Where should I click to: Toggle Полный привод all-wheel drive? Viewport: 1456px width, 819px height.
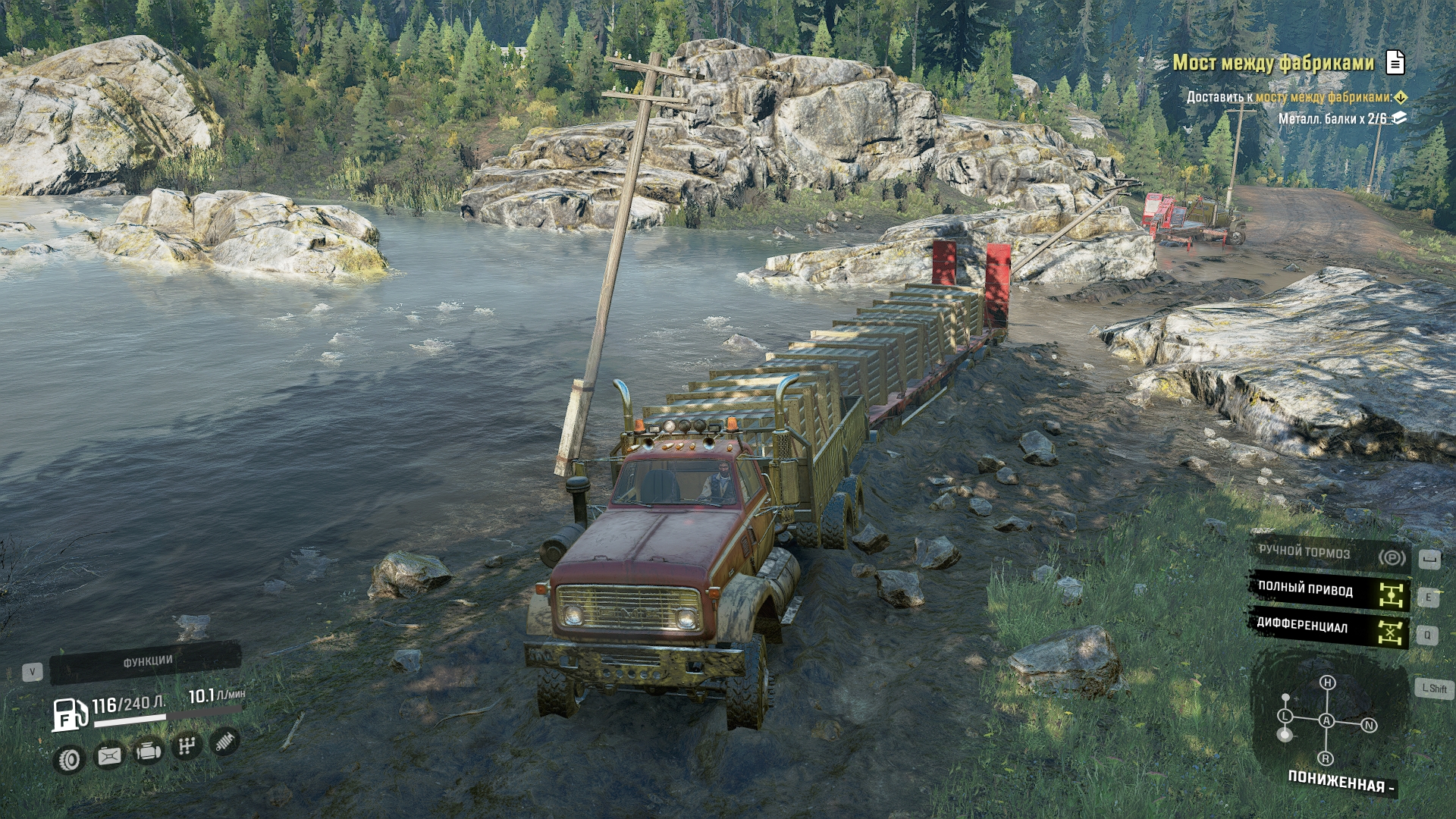[x=1329, y=591]
